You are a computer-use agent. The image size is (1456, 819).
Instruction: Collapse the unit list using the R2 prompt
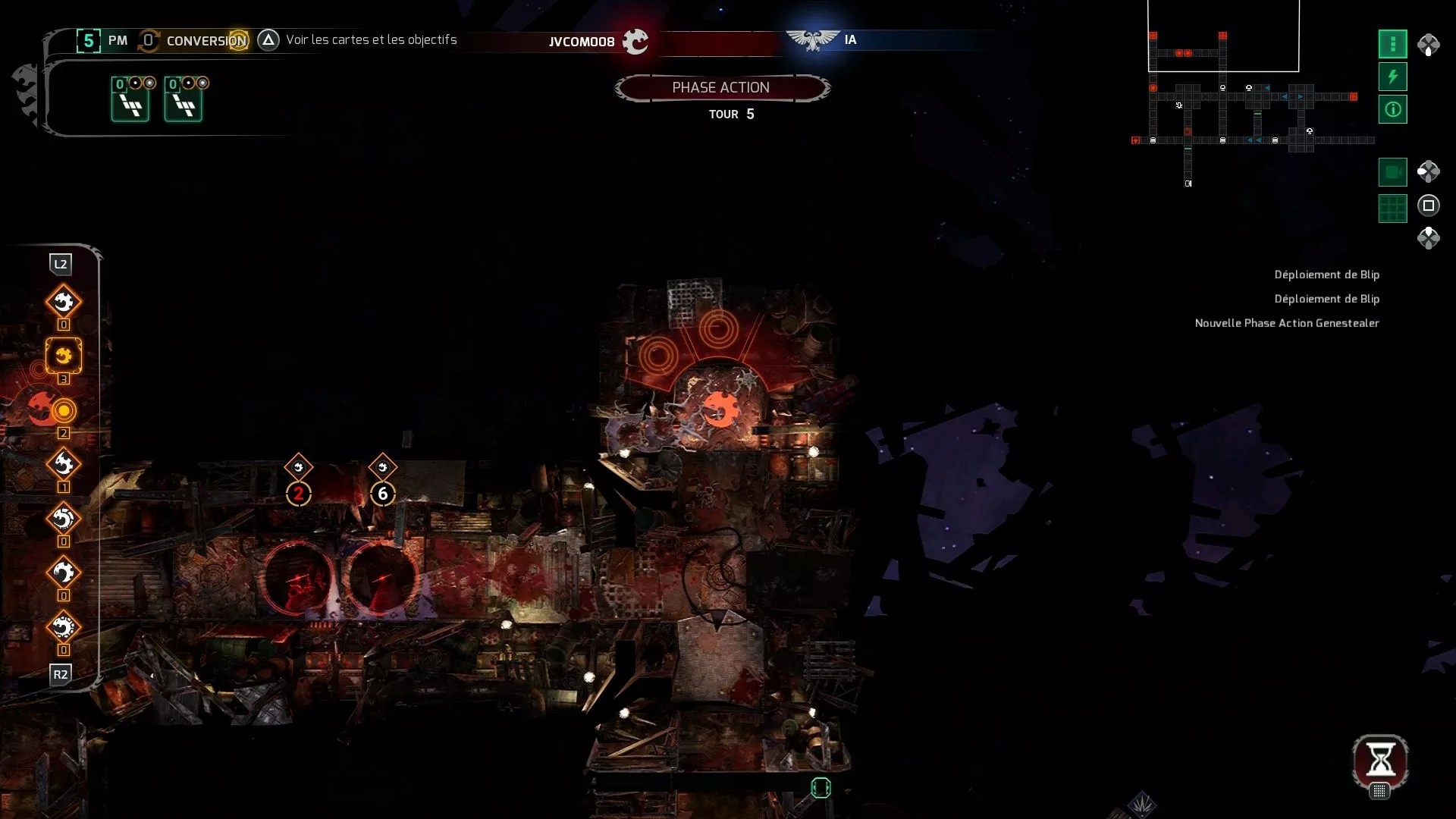[61, 674]
